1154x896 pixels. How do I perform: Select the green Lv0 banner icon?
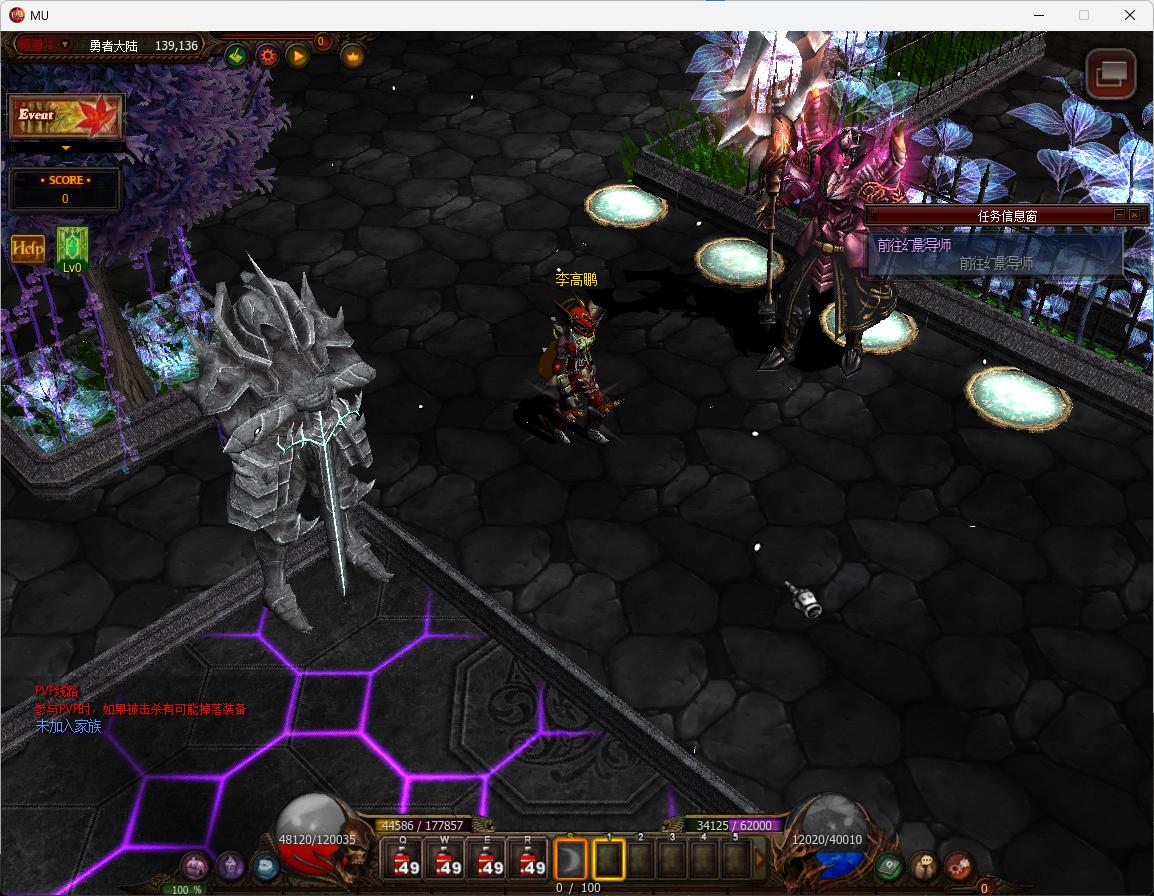click(x=72, y=248)
